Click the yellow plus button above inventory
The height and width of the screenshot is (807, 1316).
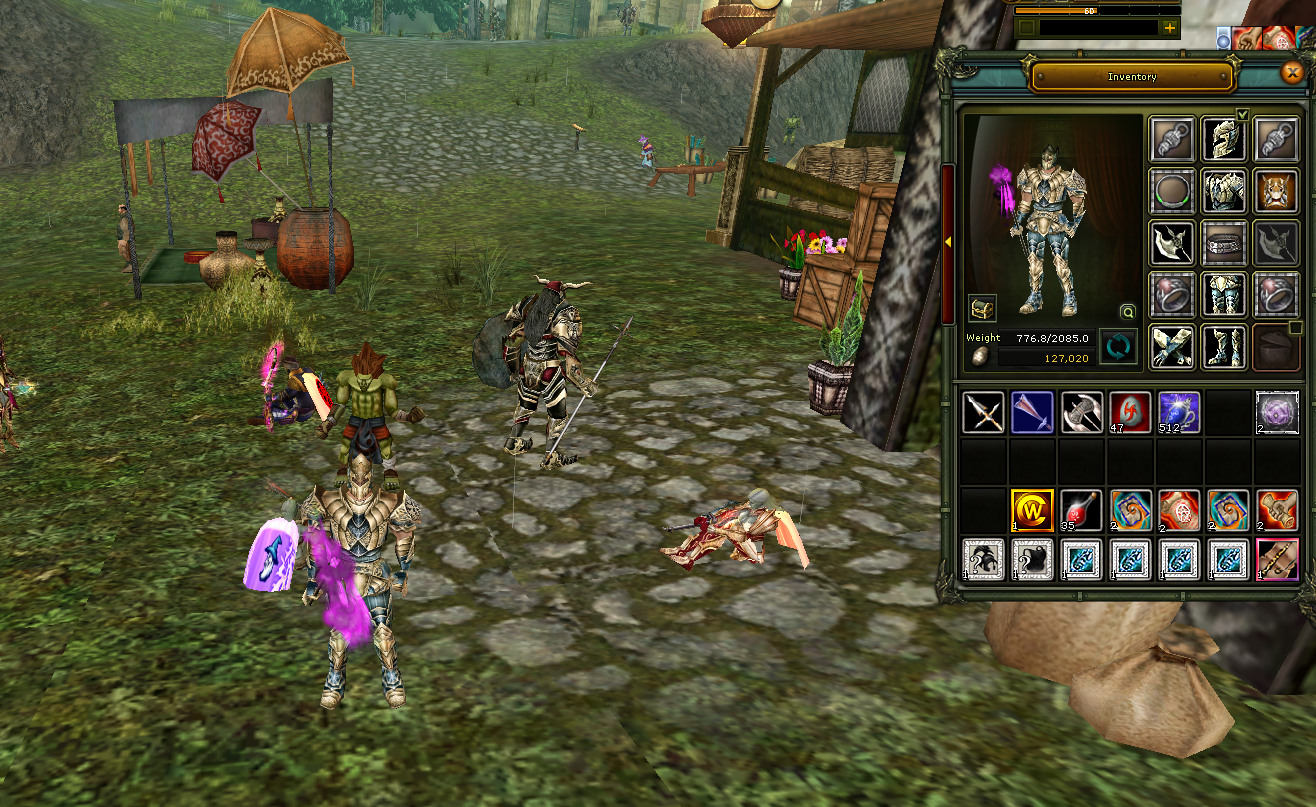coord(1169,28)
